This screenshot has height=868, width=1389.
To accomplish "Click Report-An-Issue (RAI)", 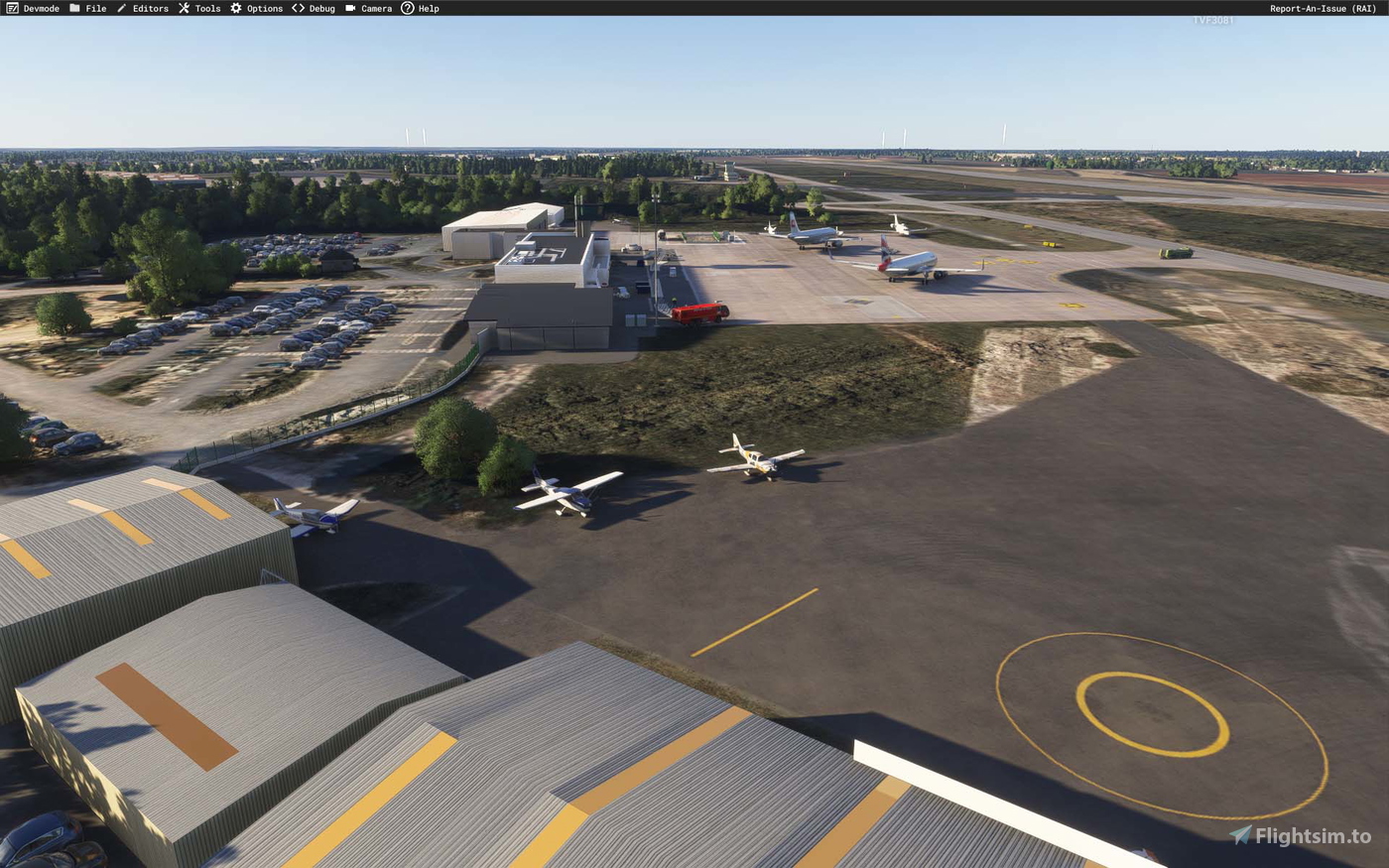I will pos(1324,8).
